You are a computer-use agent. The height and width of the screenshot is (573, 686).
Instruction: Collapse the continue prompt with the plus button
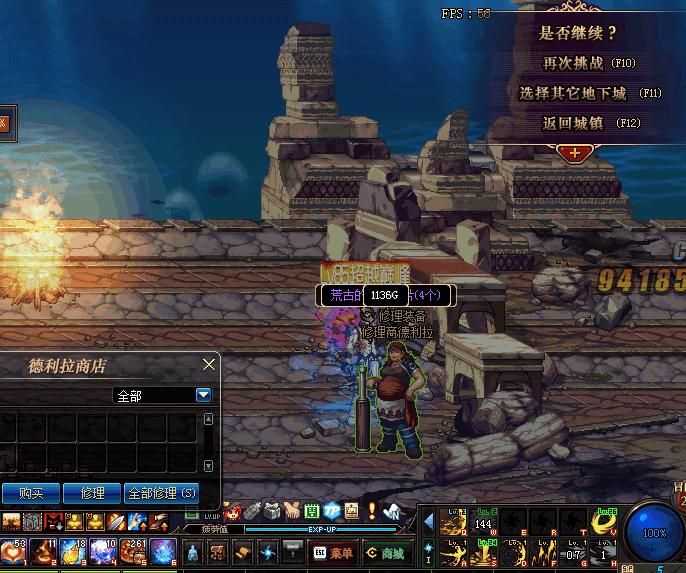574,153
